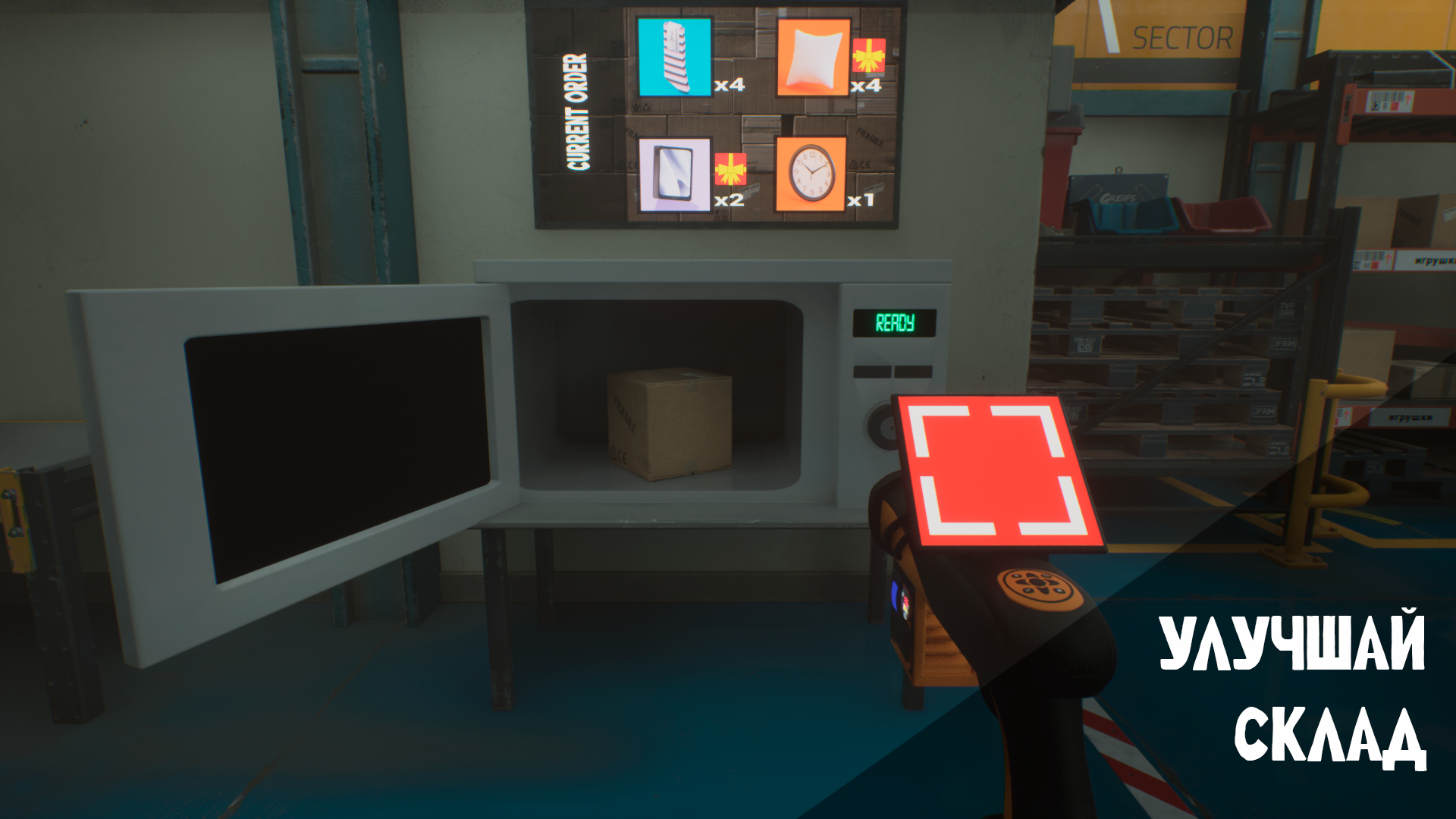Select the pillow item icon on the order board
Viewport: 1456px width, 819px height.
814,59
